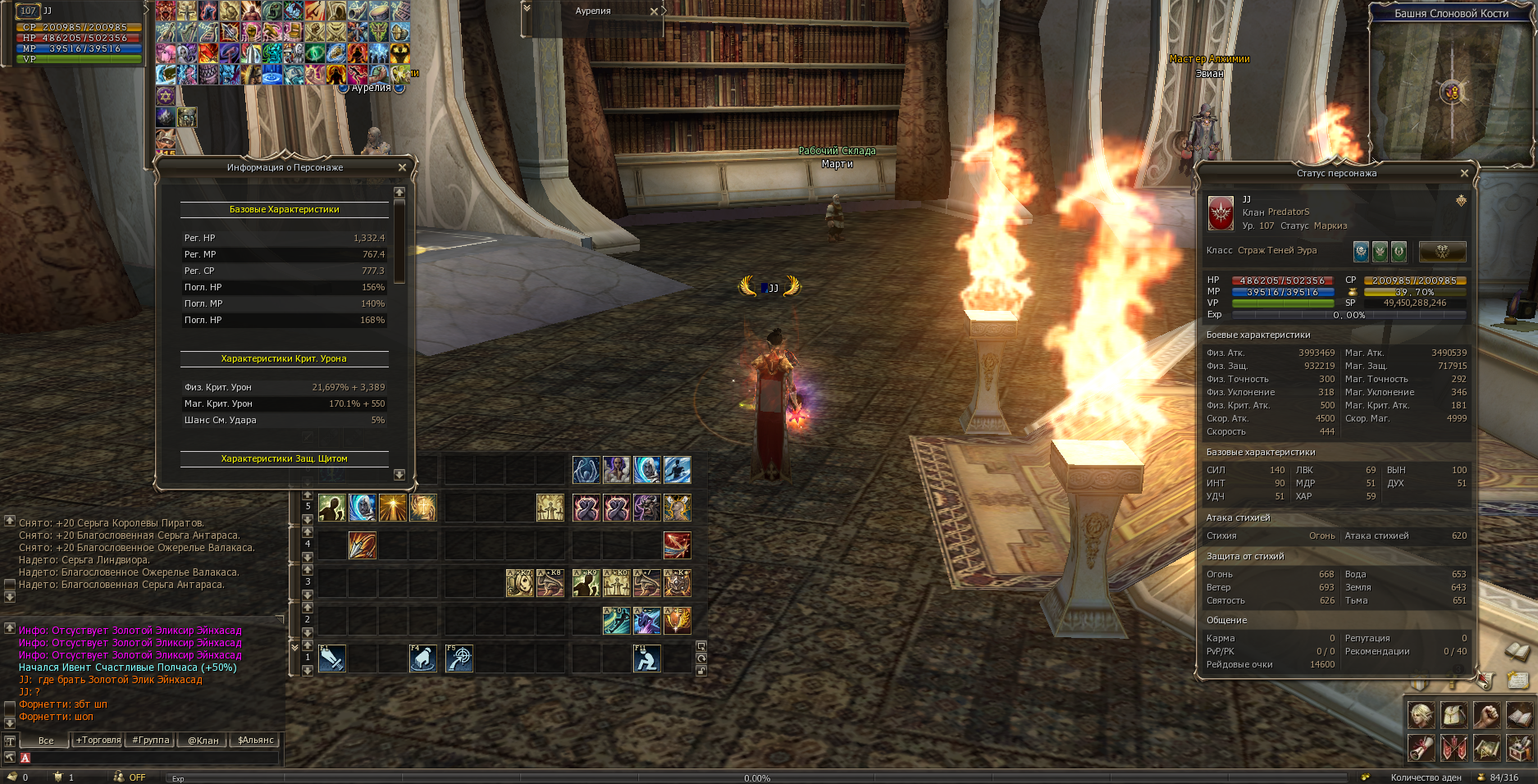
Task: Click the wide emblem button beside class icons
Action: coord(1442,252)
